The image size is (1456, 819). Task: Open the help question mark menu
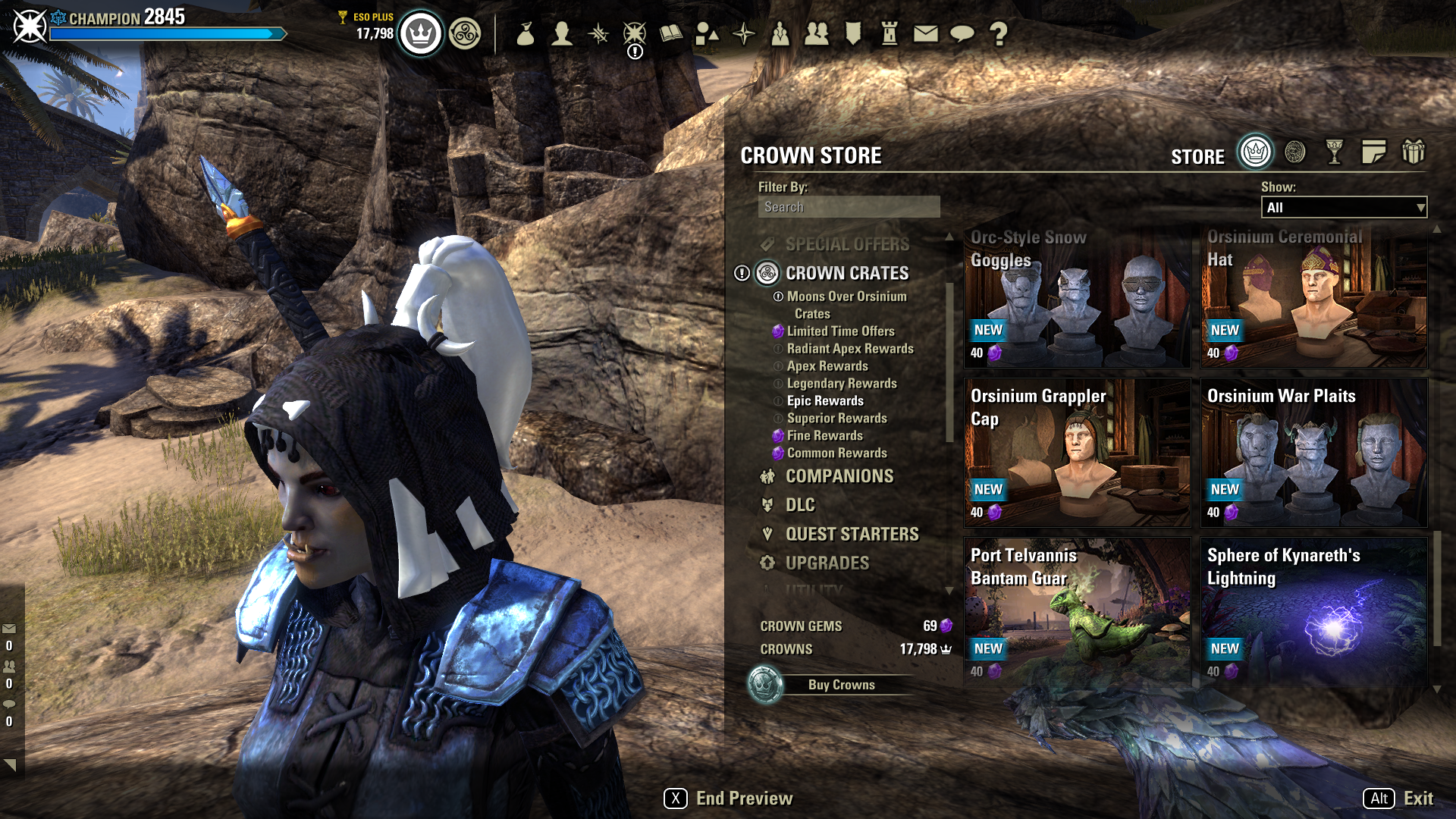[x=999, y=33]
